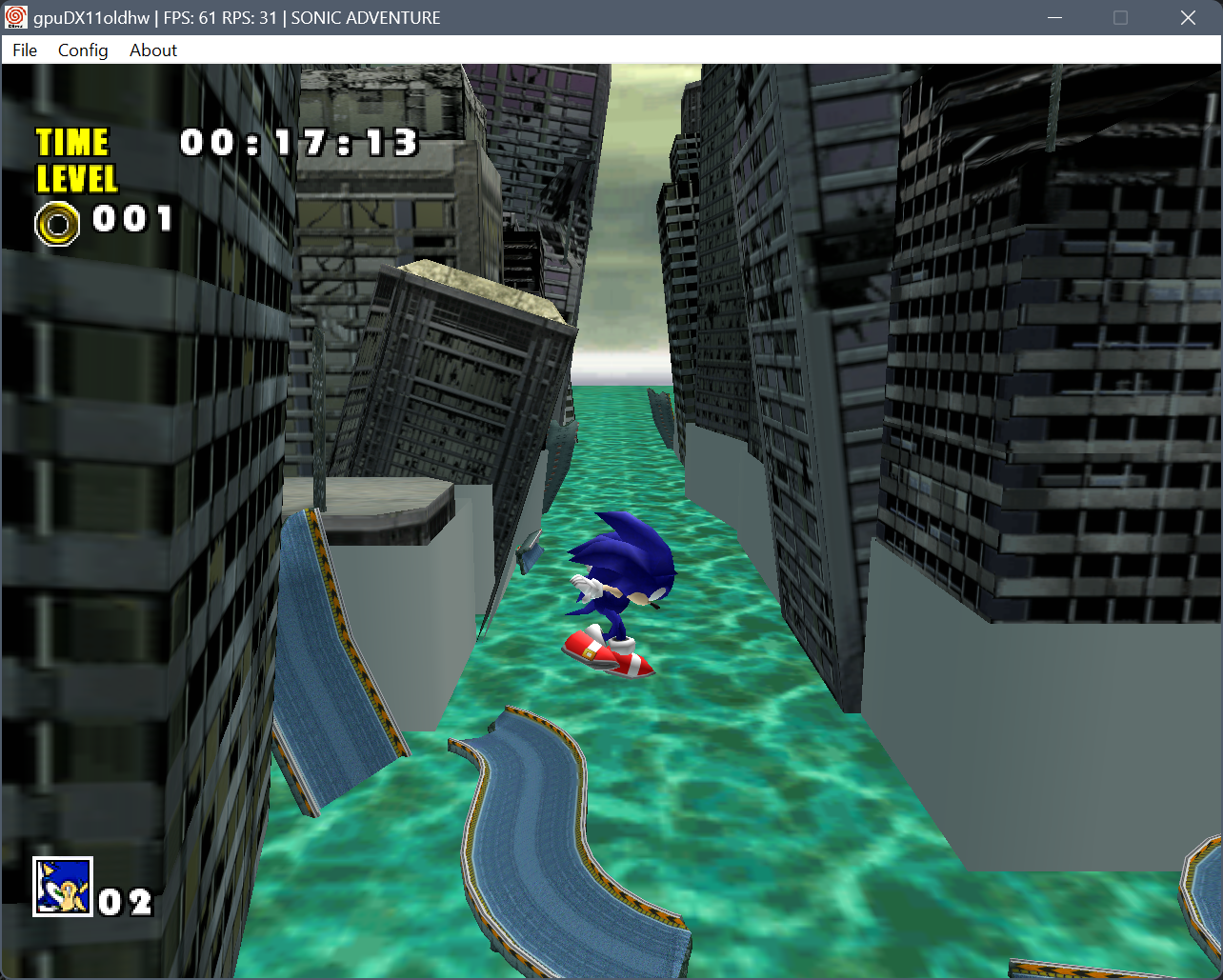Open the File menu

[25, 50]
